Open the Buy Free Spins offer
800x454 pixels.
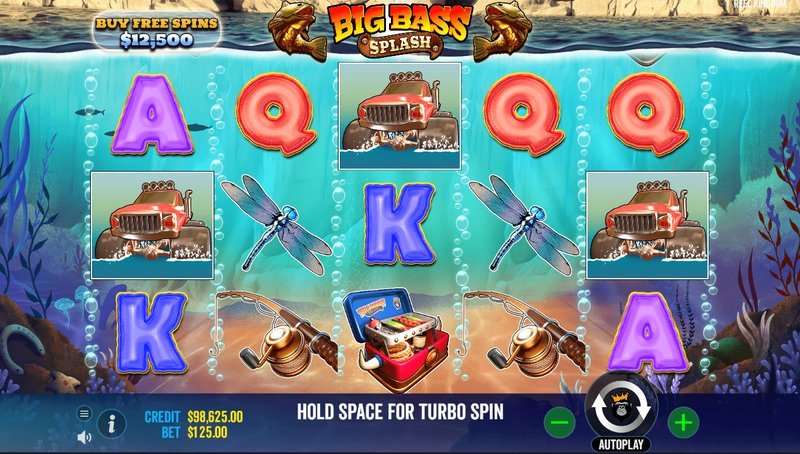click(156, 30)
